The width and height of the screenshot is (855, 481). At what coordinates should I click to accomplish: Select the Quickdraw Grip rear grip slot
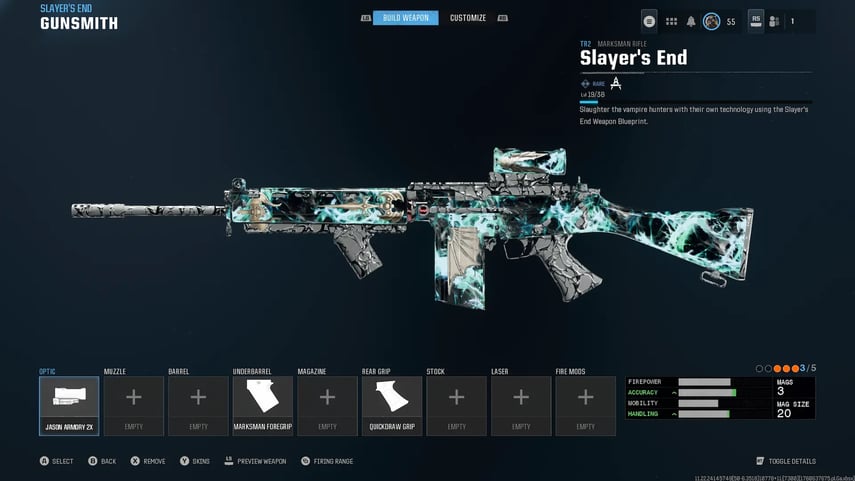tap(391, 405)
